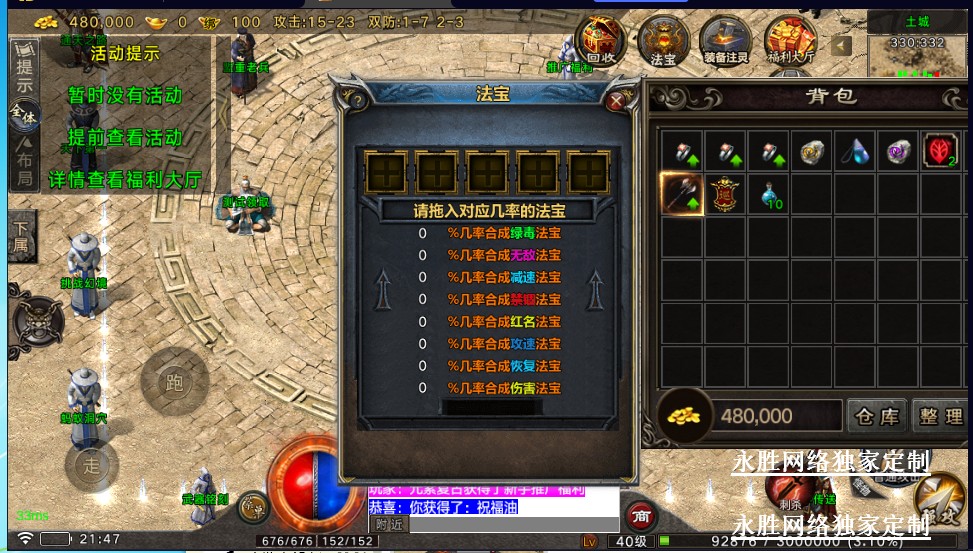Select the blue water drop pendant
Viewport: 973px width, 553px height.
(x=855, y=151)
